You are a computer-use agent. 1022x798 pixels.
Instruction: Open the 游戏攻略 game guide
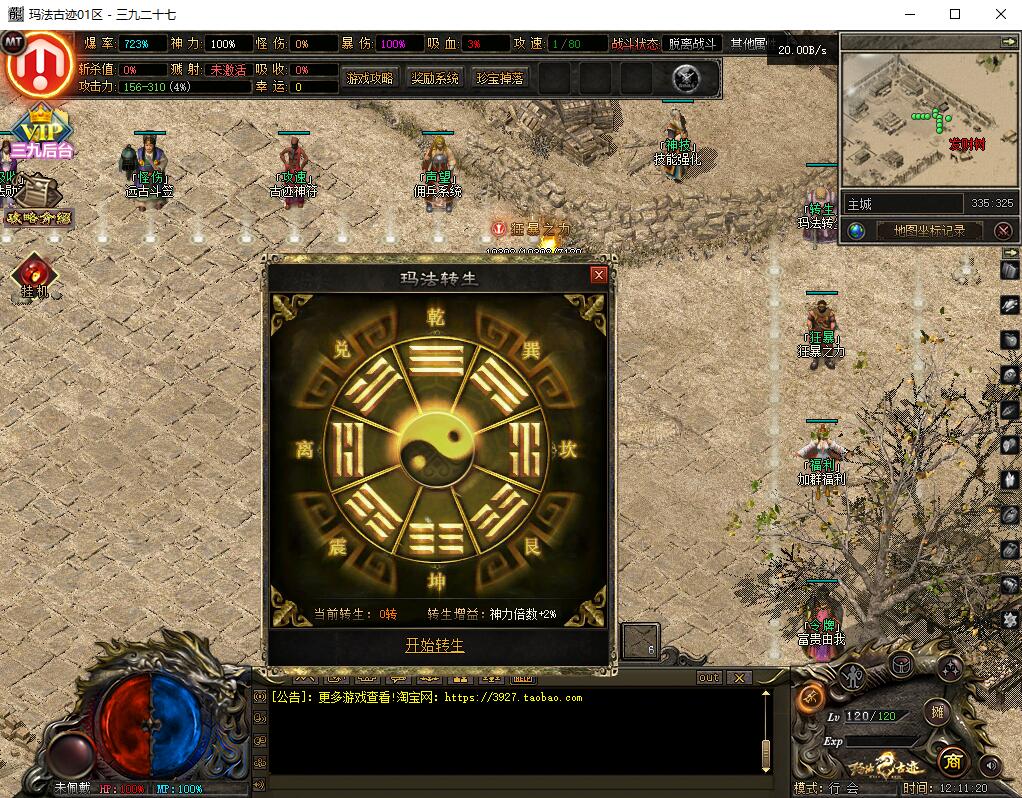[x=370, y=78]
